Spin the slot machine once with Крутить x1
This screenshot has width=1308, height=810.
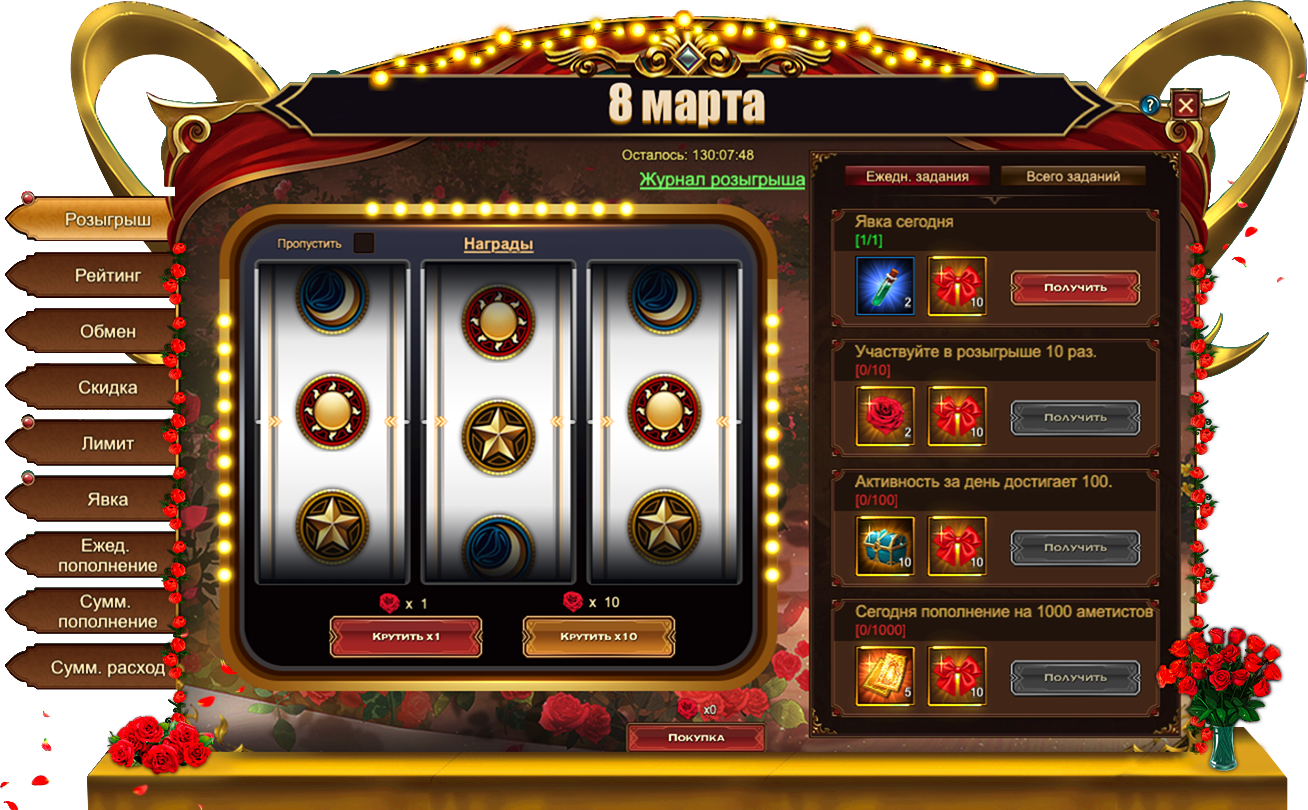(x=406, y=637)
